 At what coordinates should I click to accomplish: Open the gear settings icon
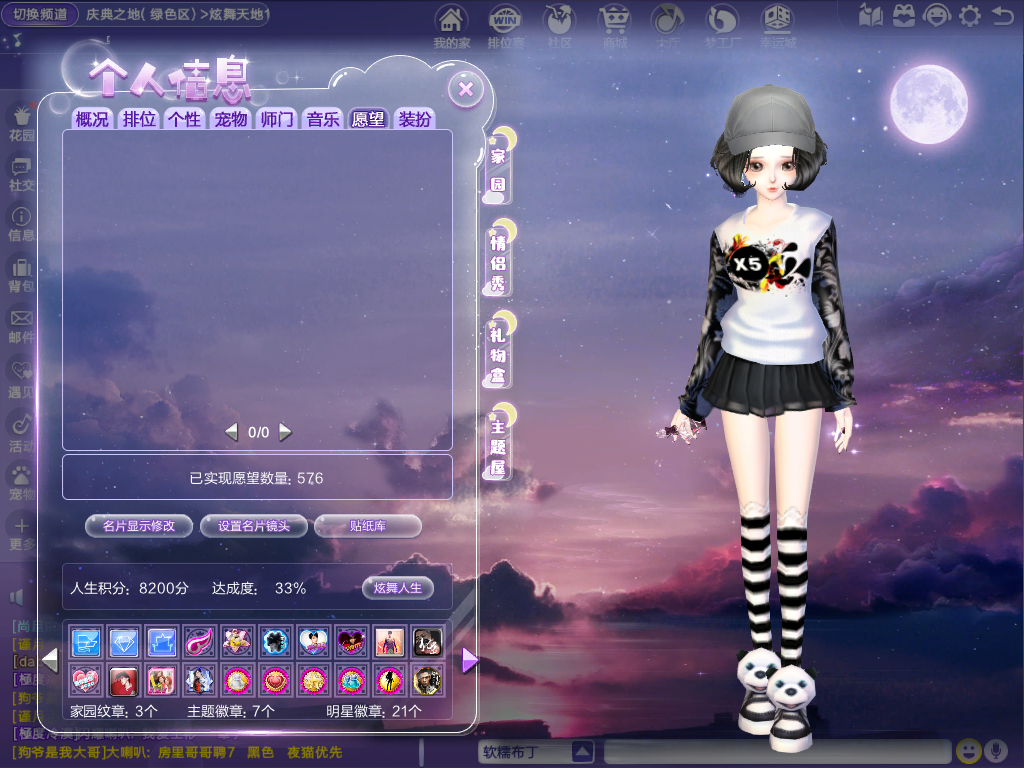tap(969, 15)
